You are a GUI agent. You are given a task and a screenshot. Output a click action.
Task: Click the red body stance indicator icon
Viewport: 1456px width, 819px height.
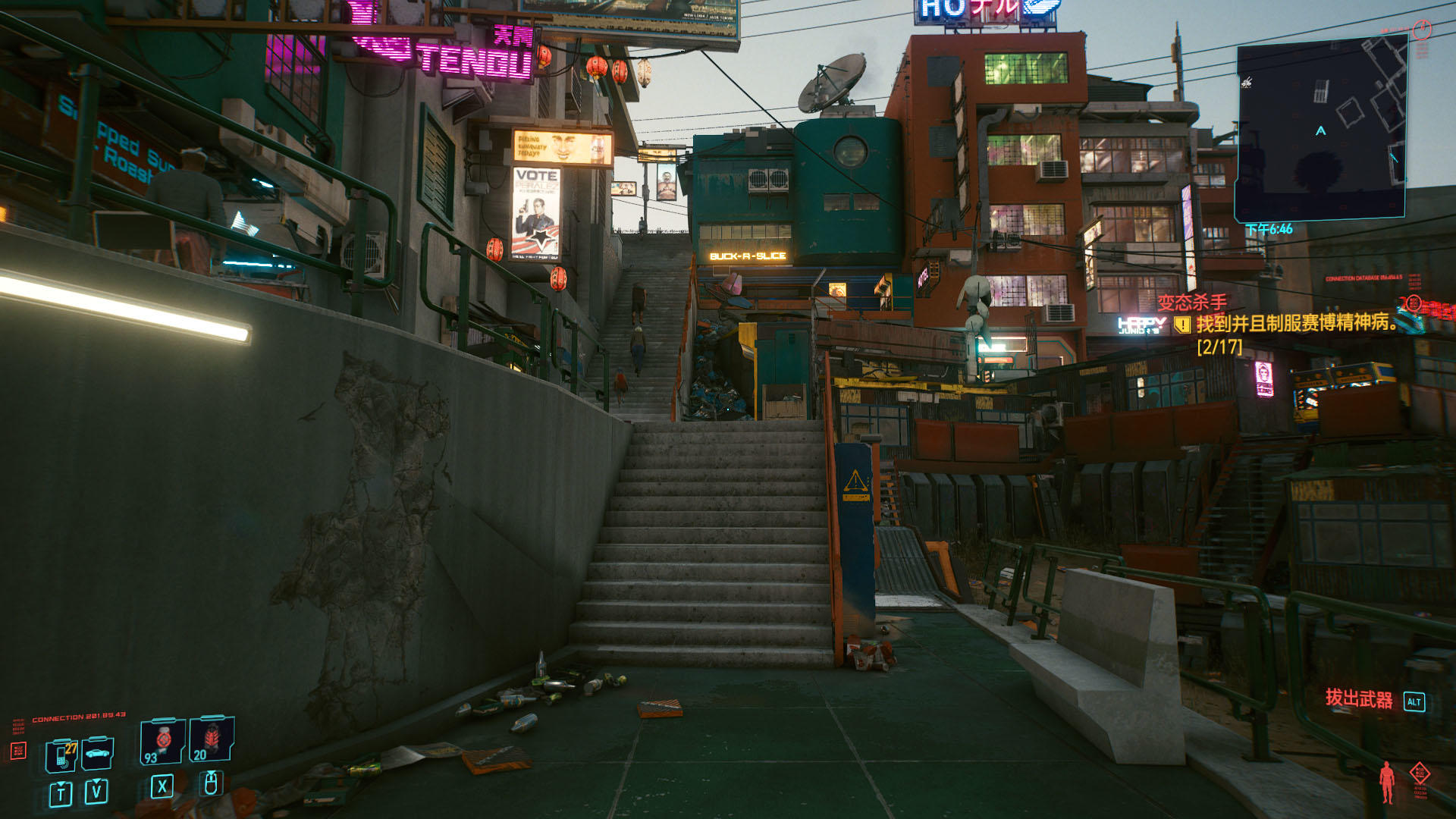[x=1387, y=782]
